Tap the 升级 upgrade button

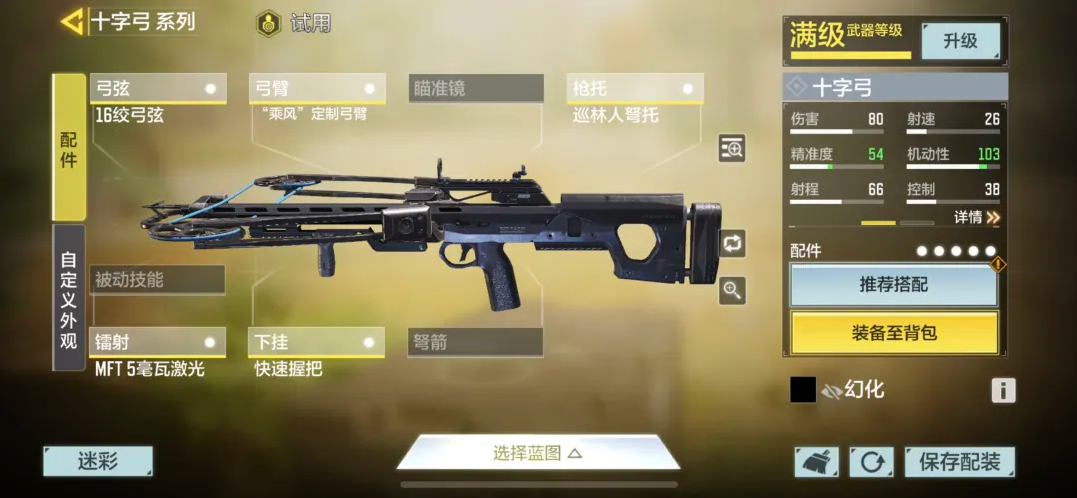(x=960, y=41)
